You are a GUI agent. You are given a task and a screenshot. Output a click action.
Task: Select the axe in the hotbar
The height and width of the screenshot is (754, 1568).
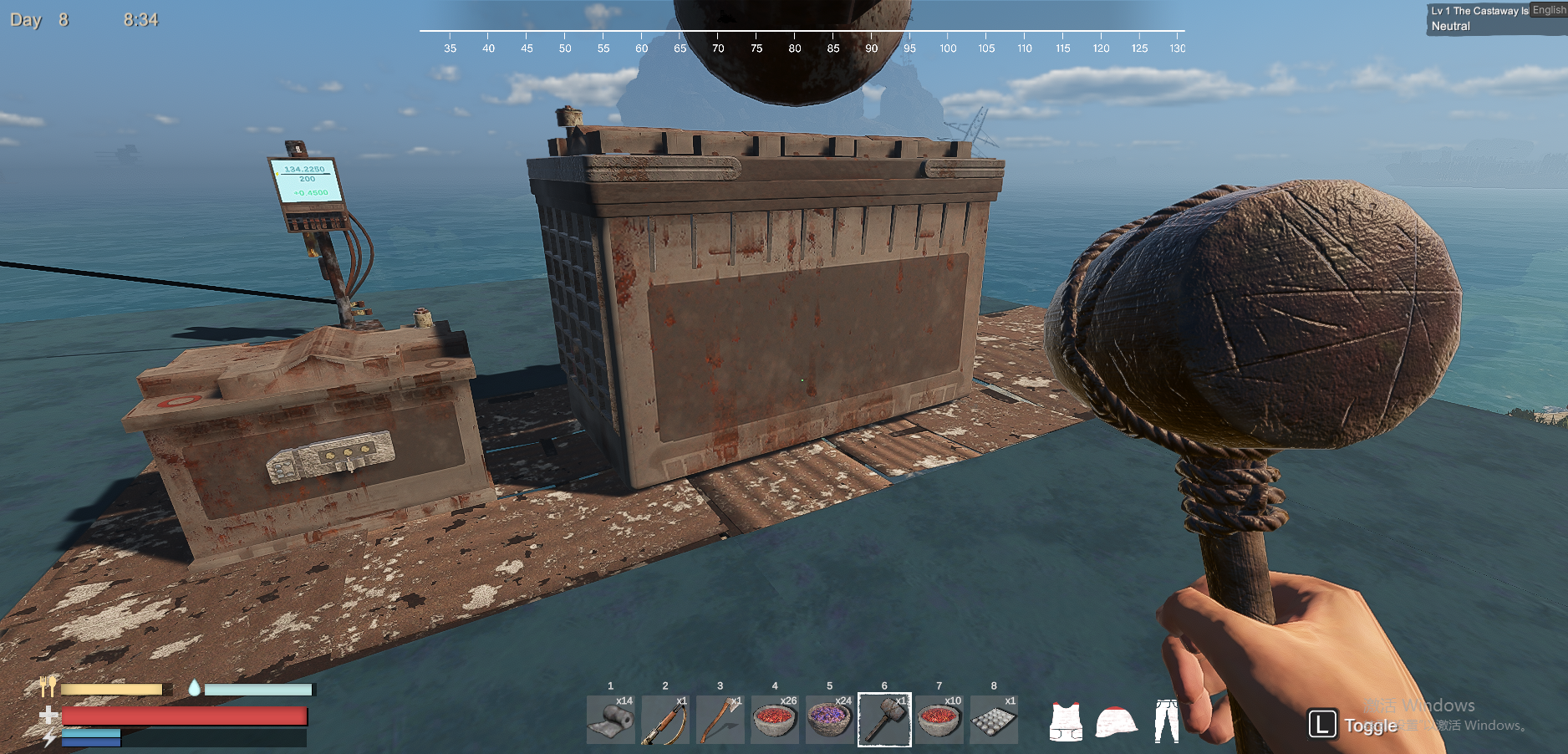pos(720,720)
